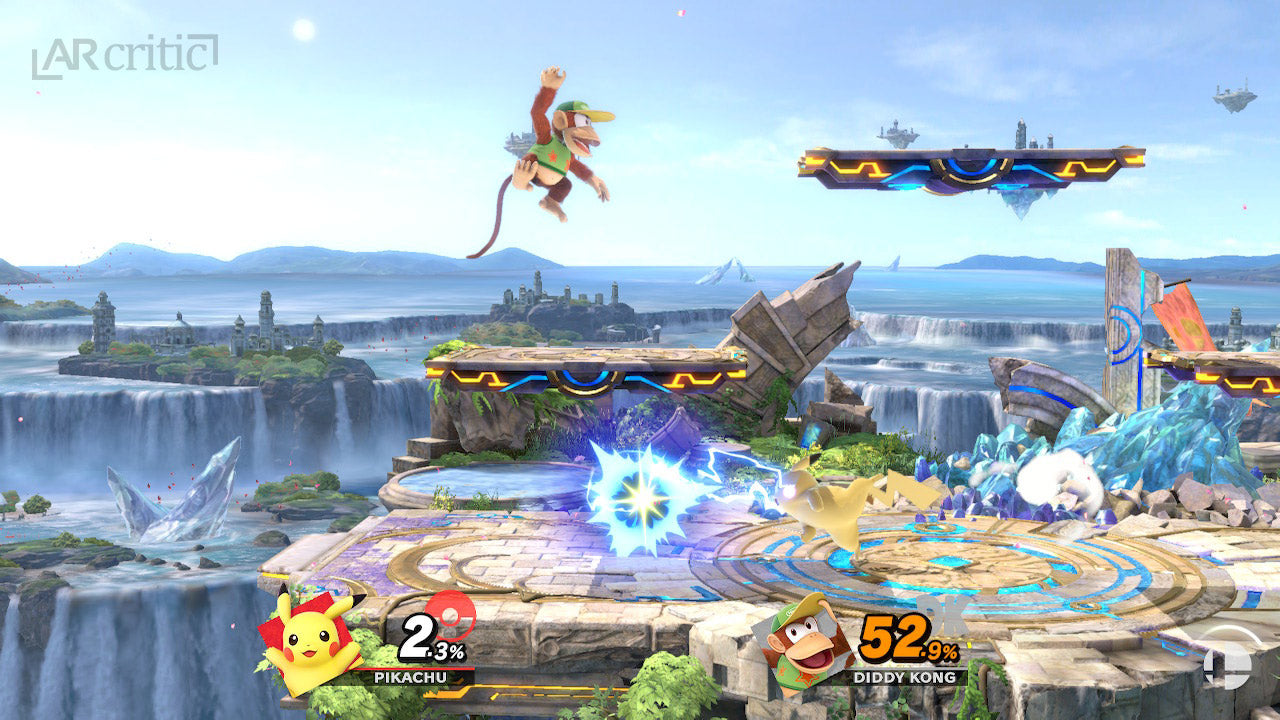This screenshot has height=720, width=1280.
Task: Click the Smash logo emblem
Action: pos(1226,662)
